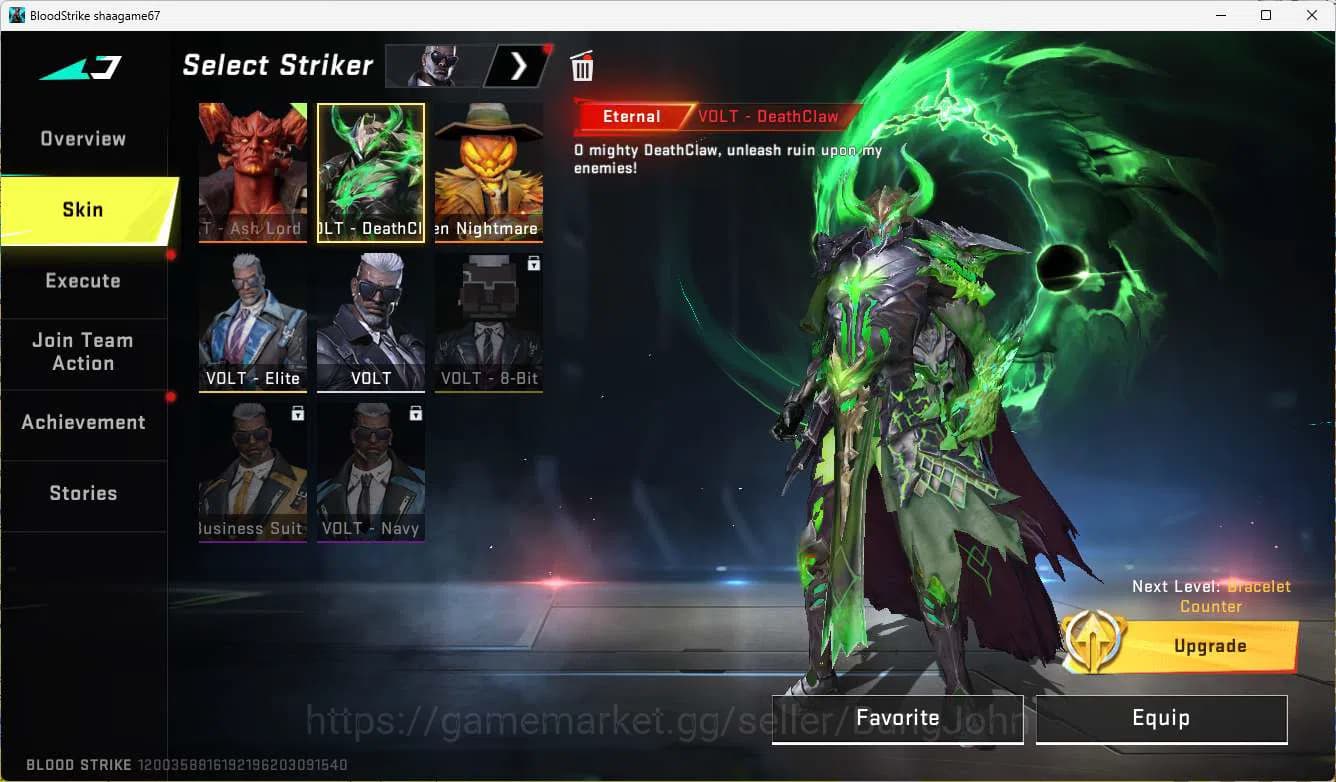Click the lock icon on Business Suit skin

(298, 413)
